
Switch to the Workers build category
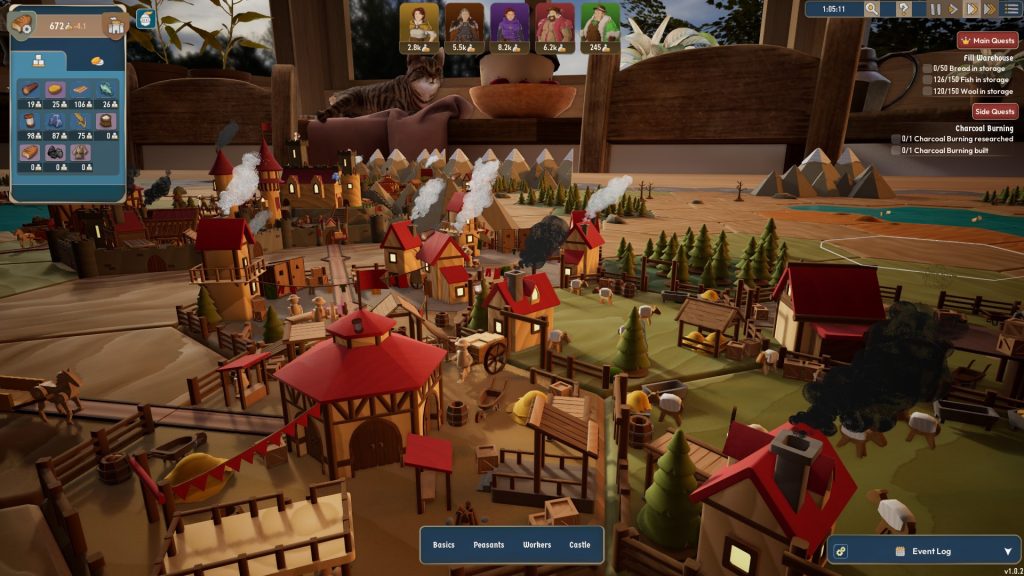[x=537, y=545]
